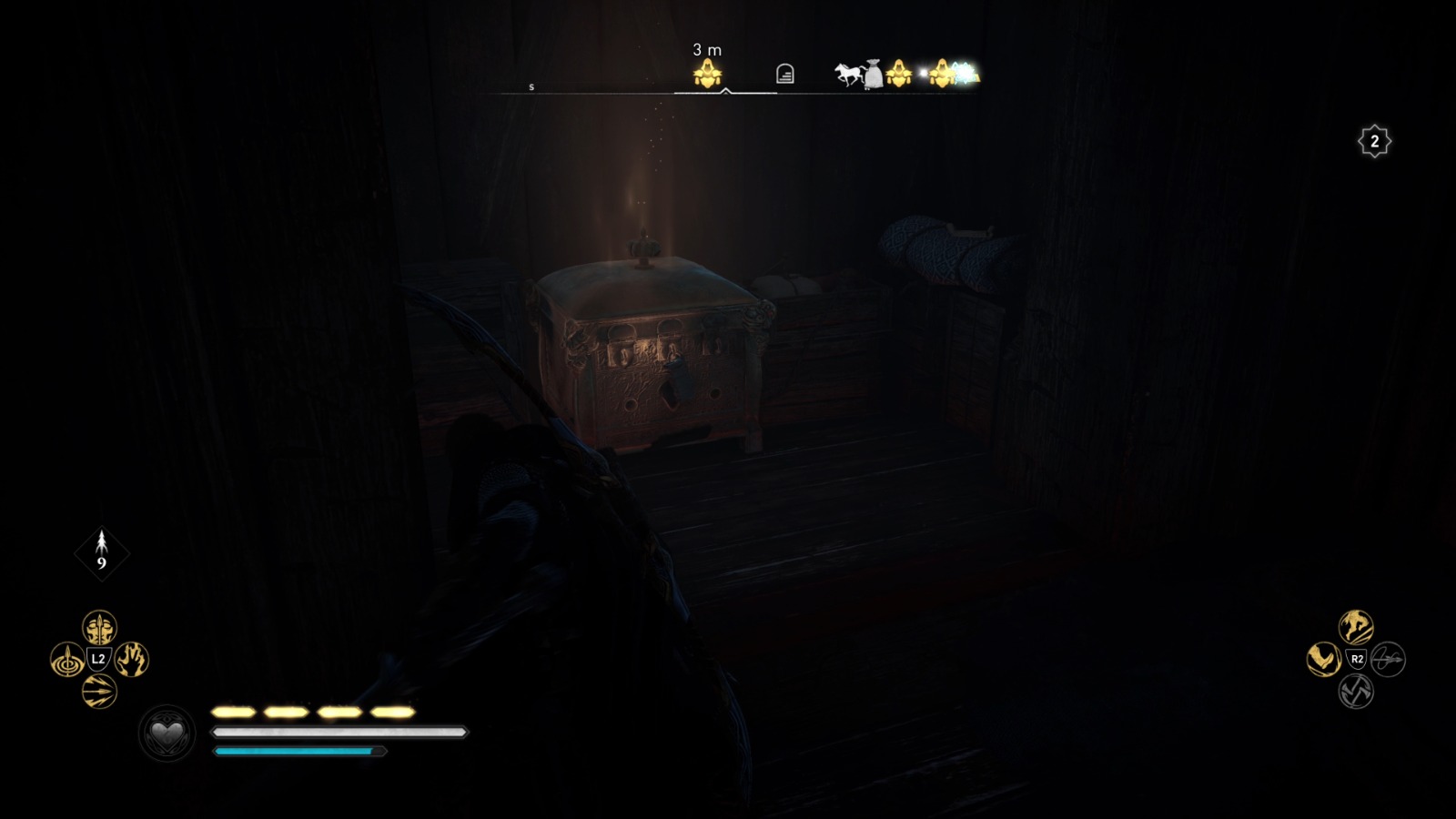The height and width of the screenshot is (819, 1456).
Task: Select the bottom arrow-volley ability icon
Action: tap(100, 692)
